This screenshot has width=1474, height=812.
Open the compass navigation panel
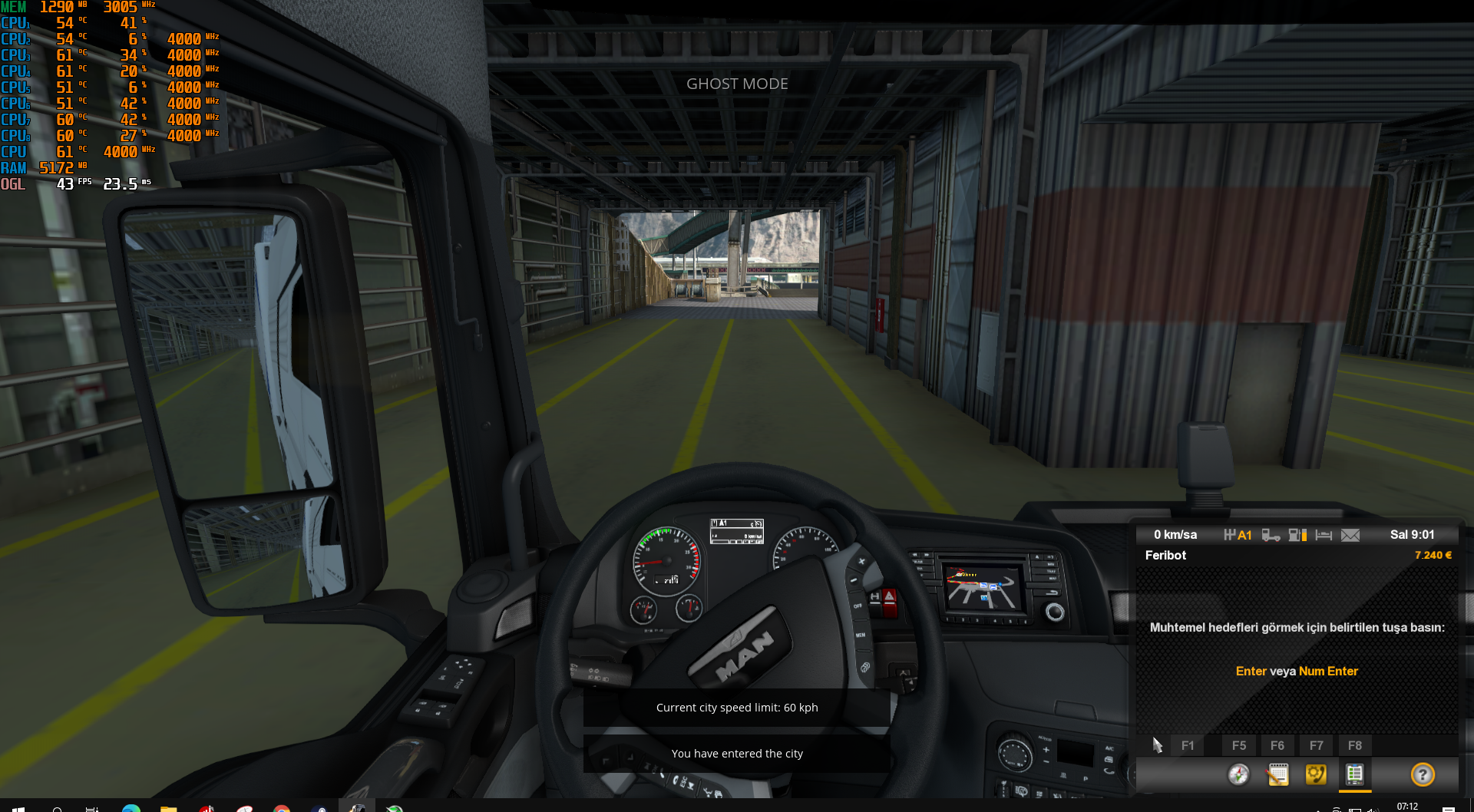tap(1238, 774)
